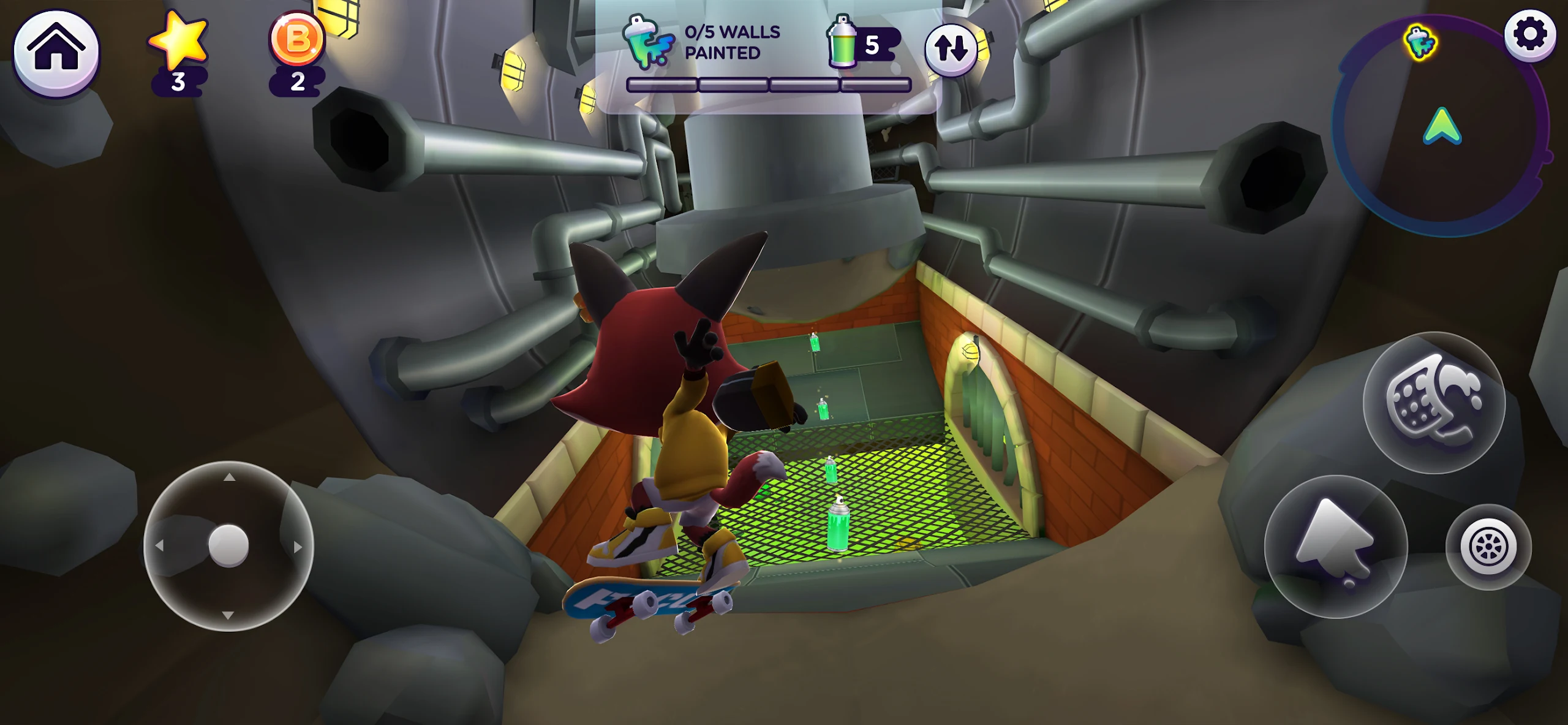
Task: Open the gear settings menu
Action: [x=1529, y=34]
